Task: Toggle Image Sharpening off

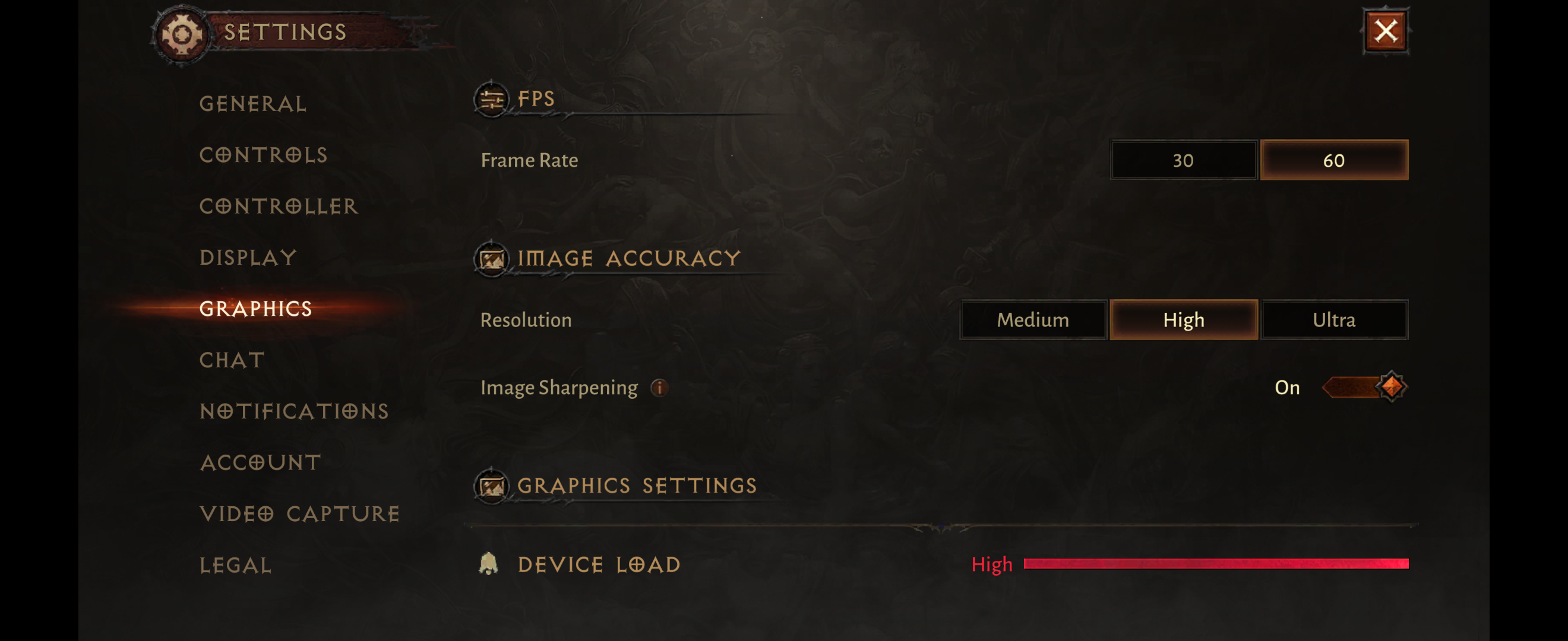Action: 1365,388
